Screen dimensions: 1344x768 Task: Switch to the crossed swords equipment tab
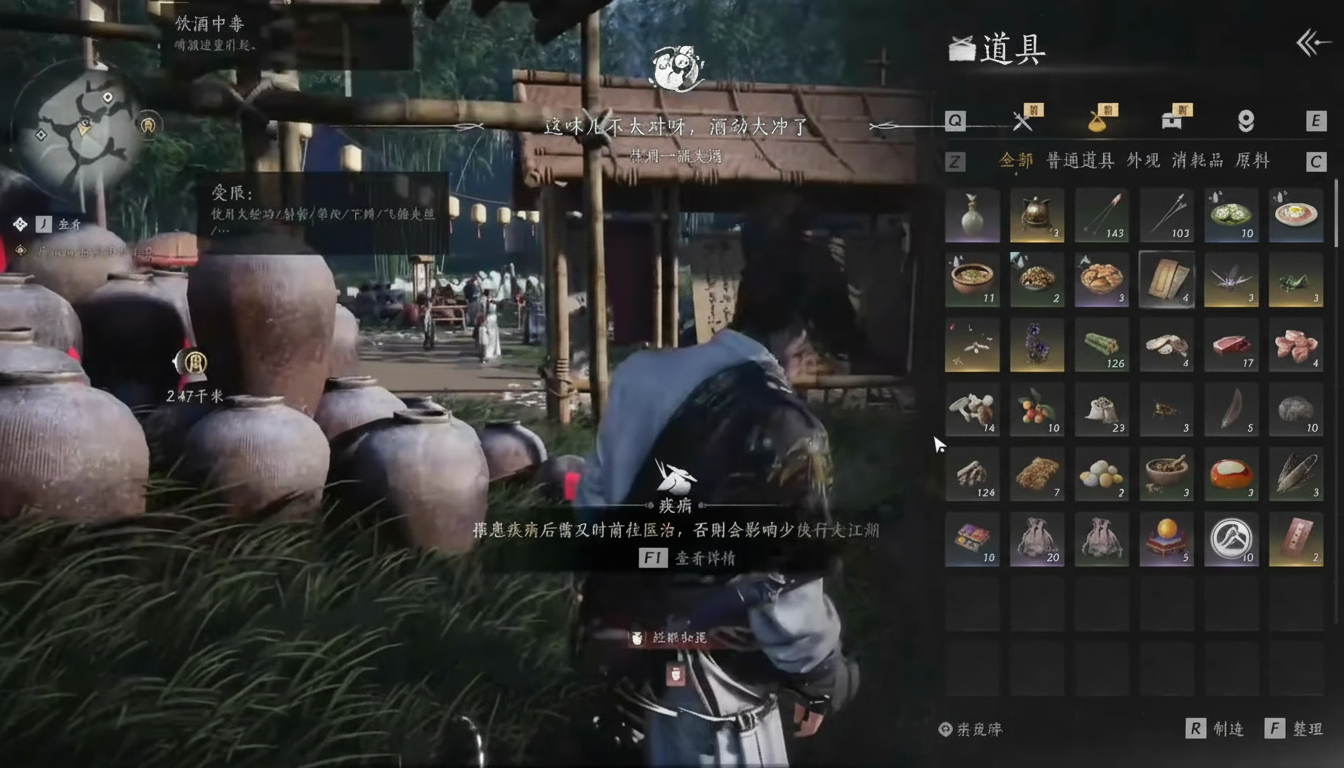point(1022,121)
